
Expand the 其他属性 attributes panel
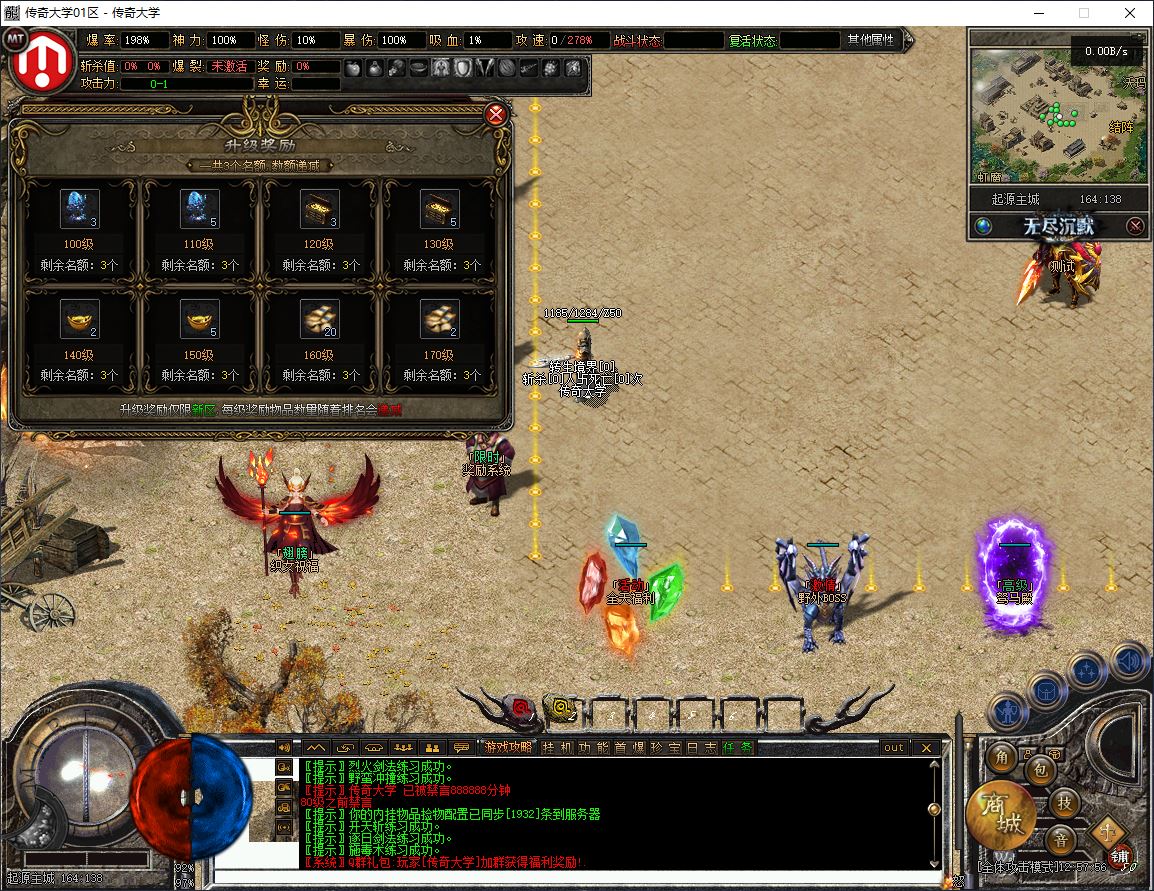[872, 40]
